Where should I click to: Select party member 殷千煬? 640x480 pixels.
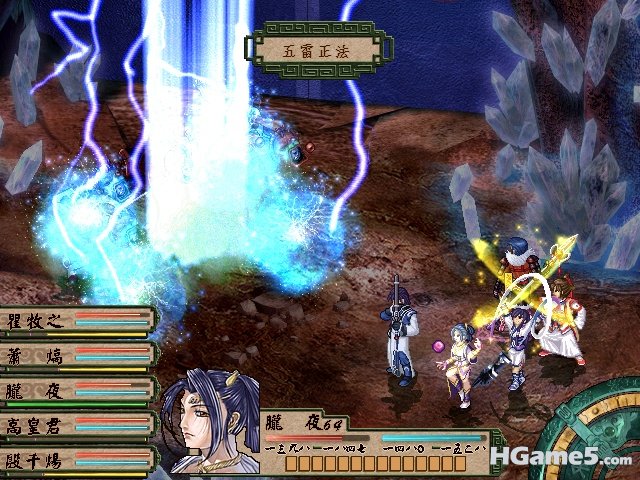pos(76,460)
